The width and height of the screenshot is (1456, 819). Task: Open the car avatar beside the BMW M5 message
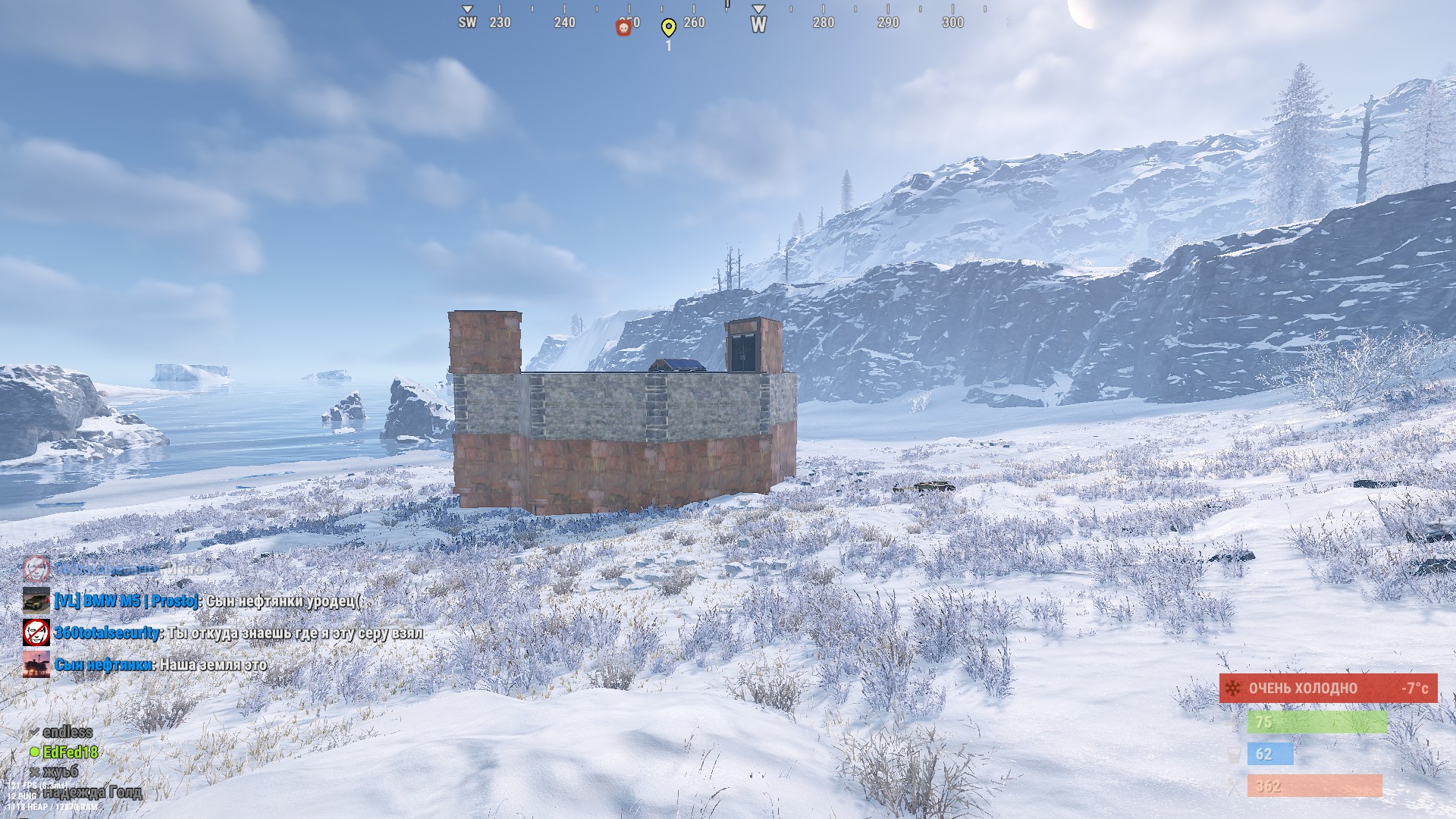(36, 601)
